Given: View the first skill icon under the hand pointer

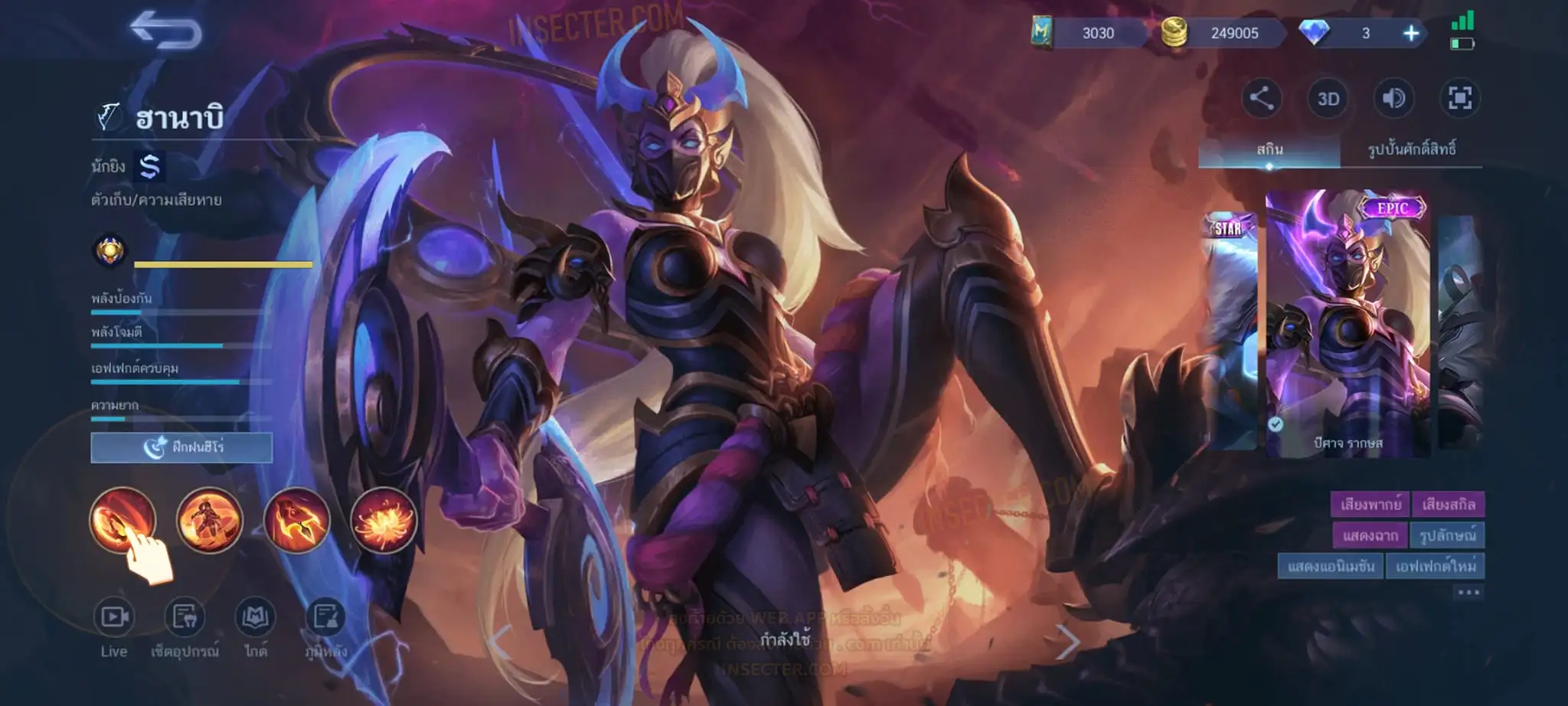Looking at the screenshot, I should click(x=122, y=520).
